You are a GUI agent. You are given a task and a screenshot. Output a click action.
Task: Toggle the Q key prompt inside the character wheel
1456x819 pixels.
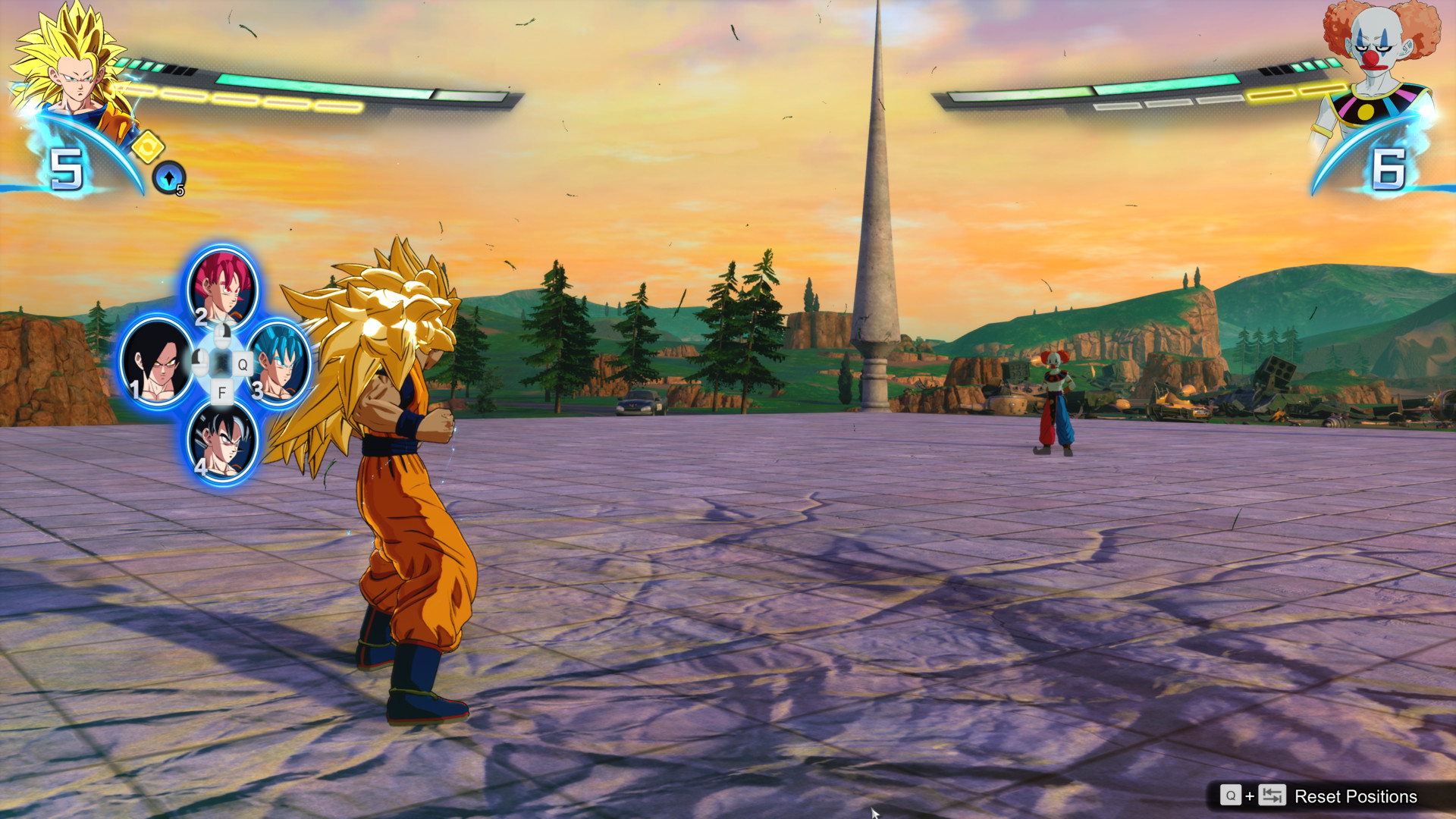point(243,363)
